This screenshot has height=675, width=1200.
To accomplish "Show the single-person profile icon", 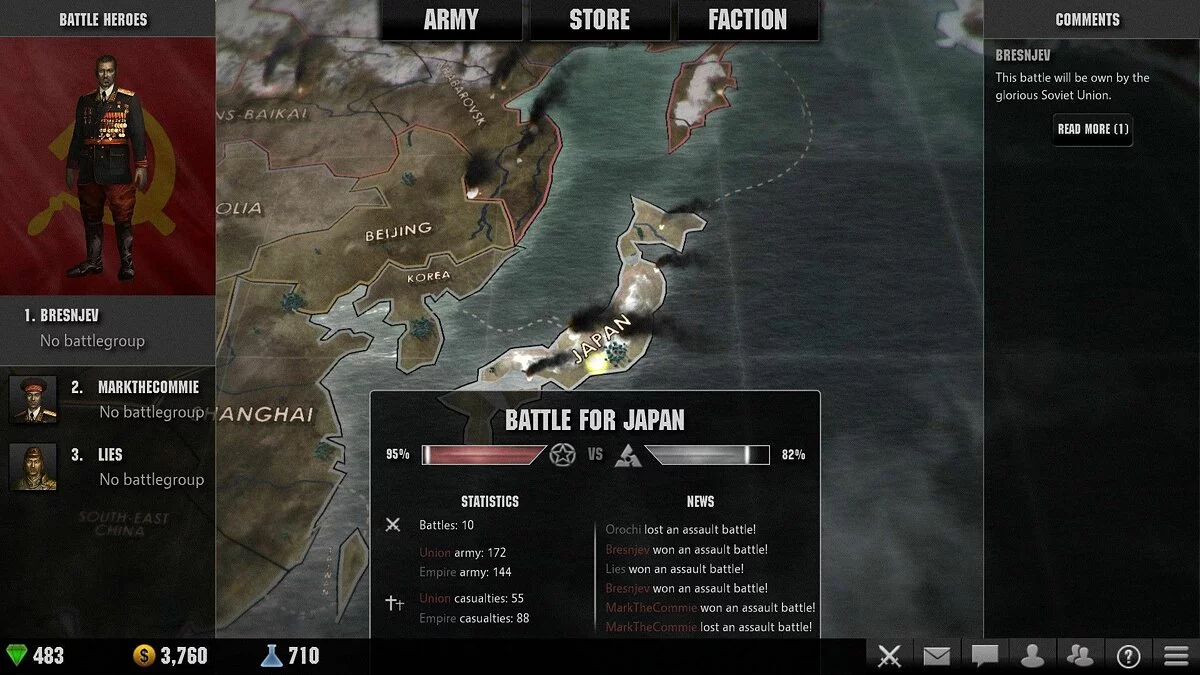I will [1032, 656].
